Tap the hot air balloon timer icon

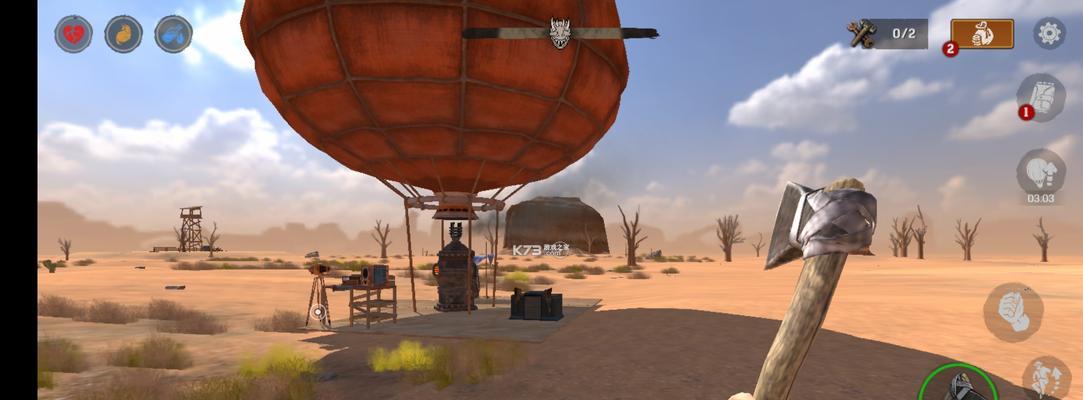pyautogui.click(x=1041, y=173)
